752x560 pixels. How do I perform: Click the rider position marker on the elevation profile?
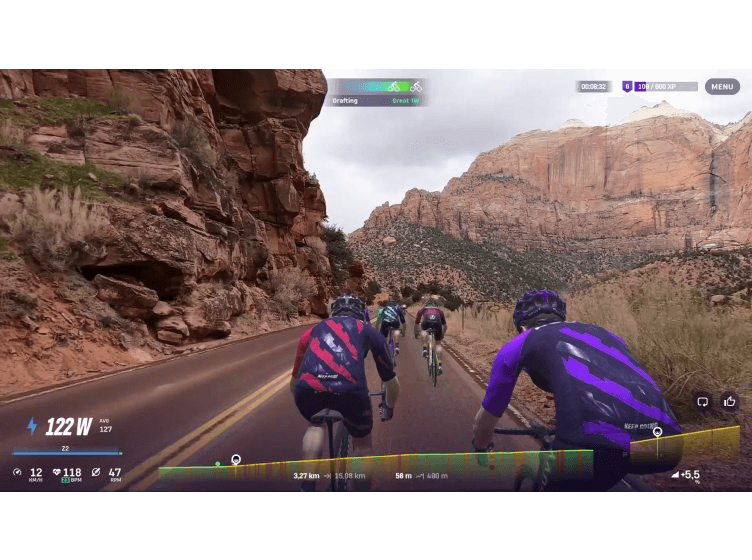click(236, 460)
